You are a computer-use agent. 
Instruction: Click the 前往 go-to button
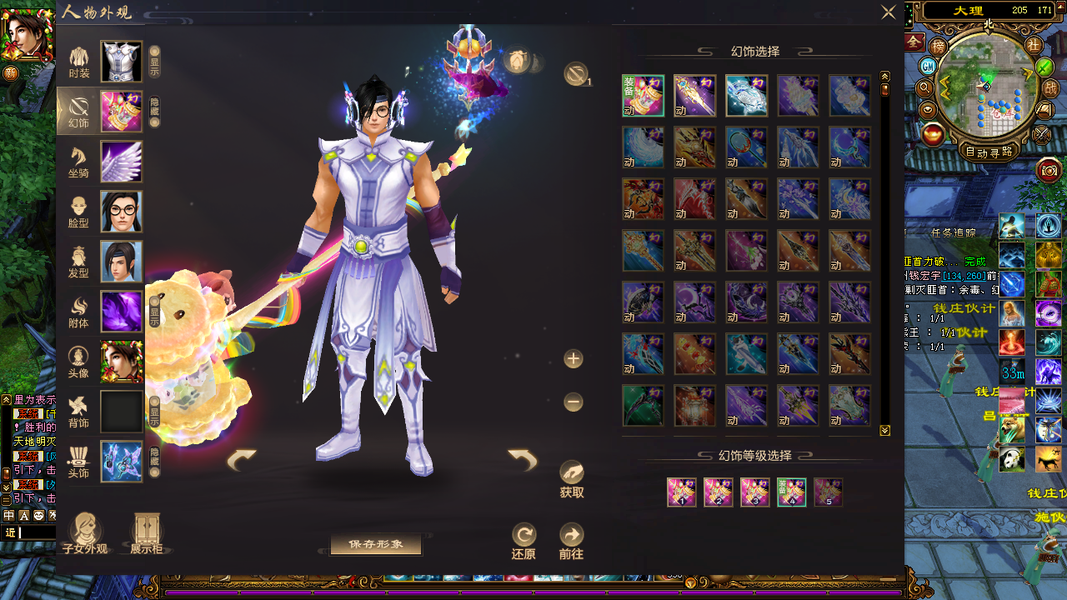pyautogui.click(x=571, y=541)
